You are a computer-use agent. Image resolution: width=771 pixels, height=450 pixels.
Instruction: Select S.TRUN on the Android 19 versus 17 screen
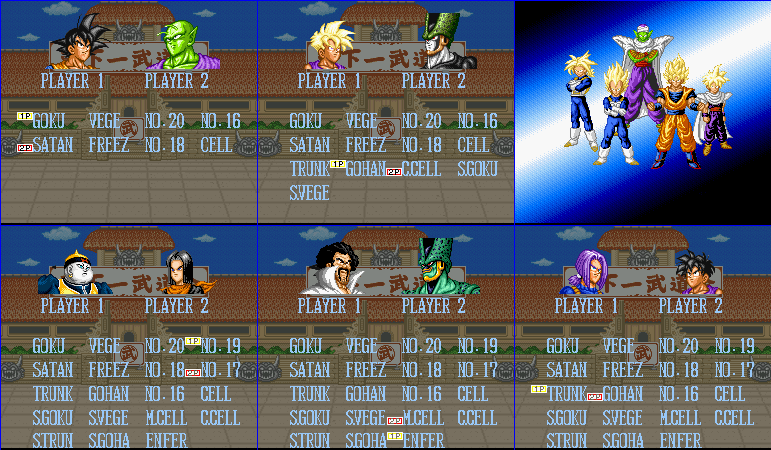coord(52,441)
